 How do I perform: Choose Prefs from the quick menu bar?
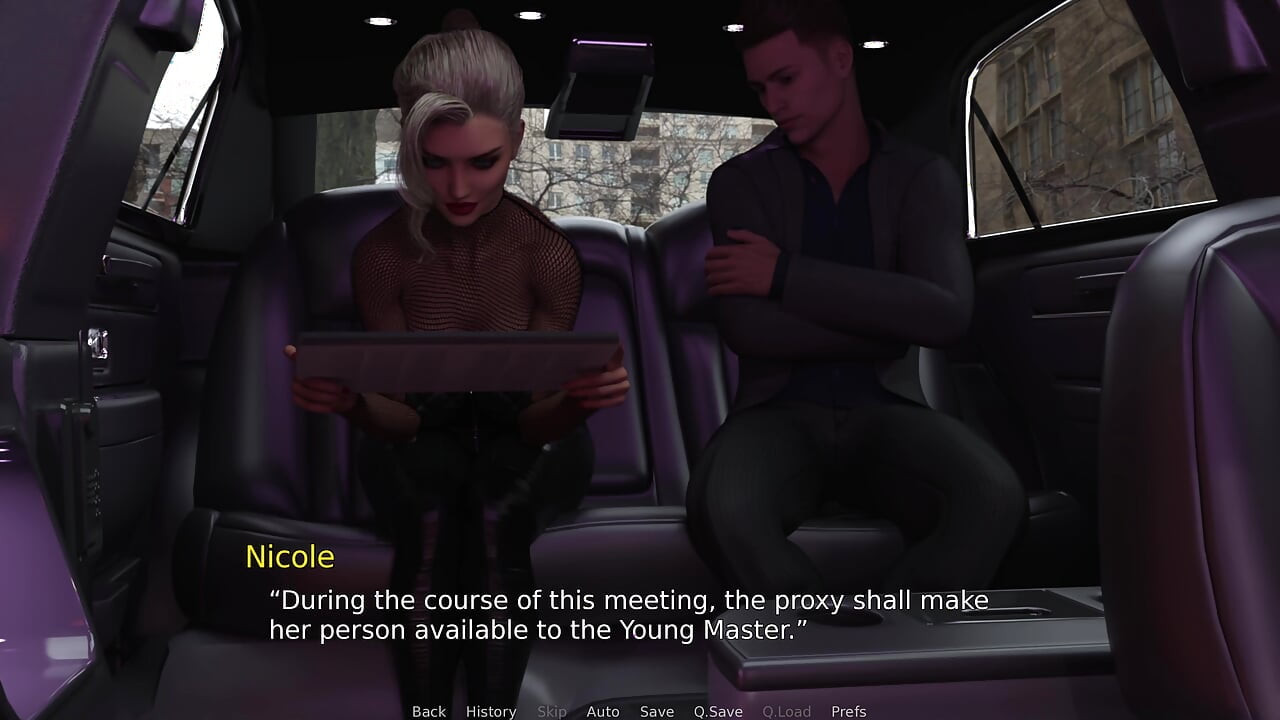850,711
